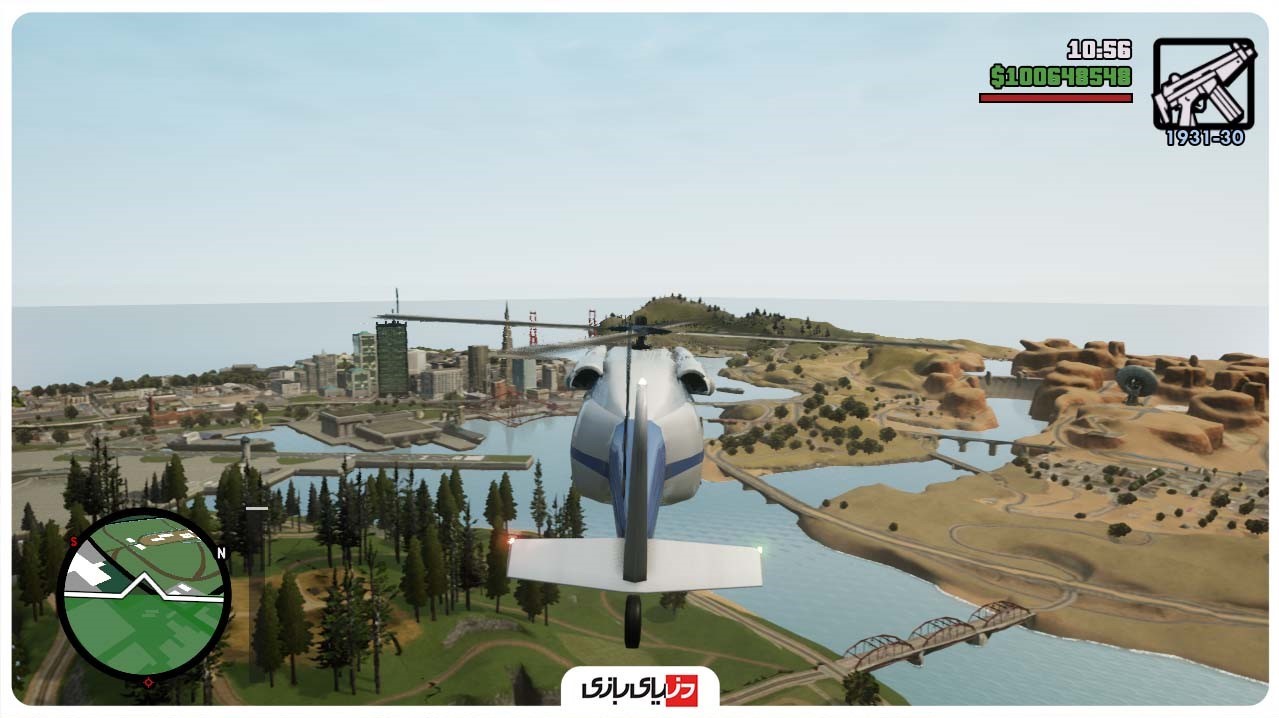Open the site logo watermark link
Screen dimensions: 1279x718
pyautogui.click(x=639, y=688)
